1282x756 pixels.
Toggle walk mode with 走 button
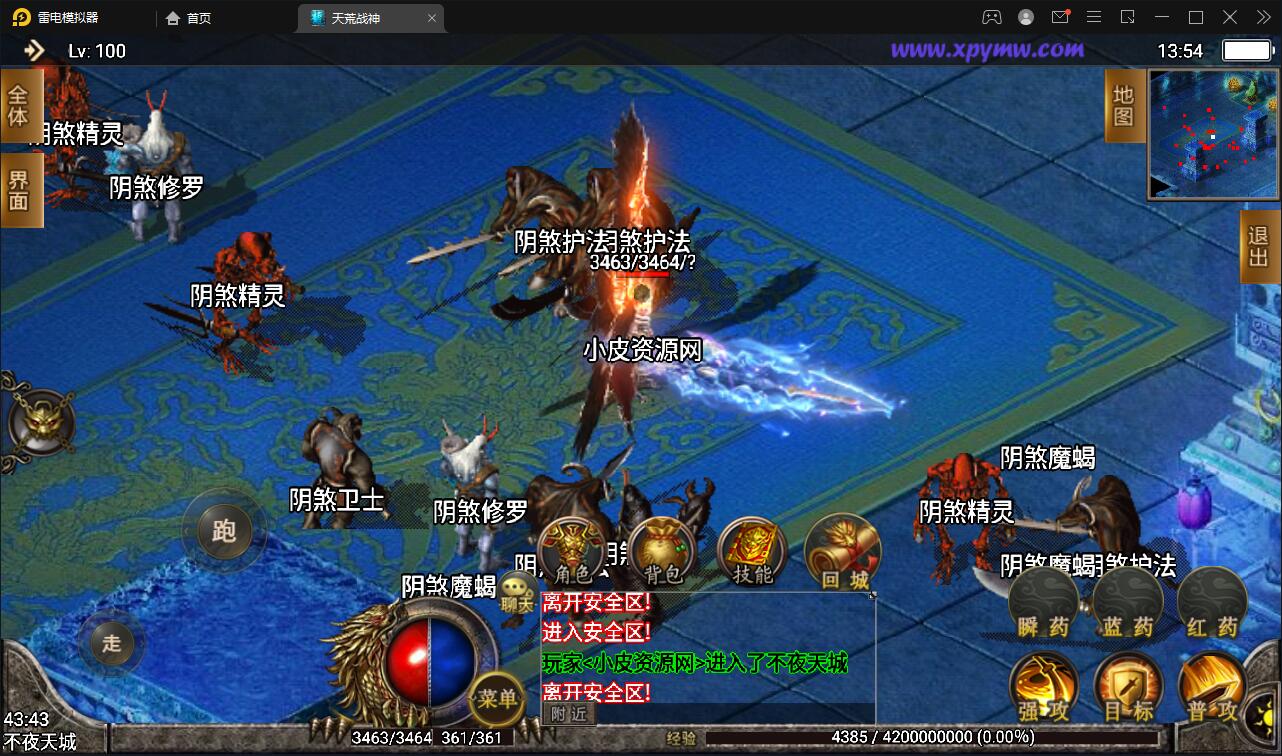click(x=111, y=645)
